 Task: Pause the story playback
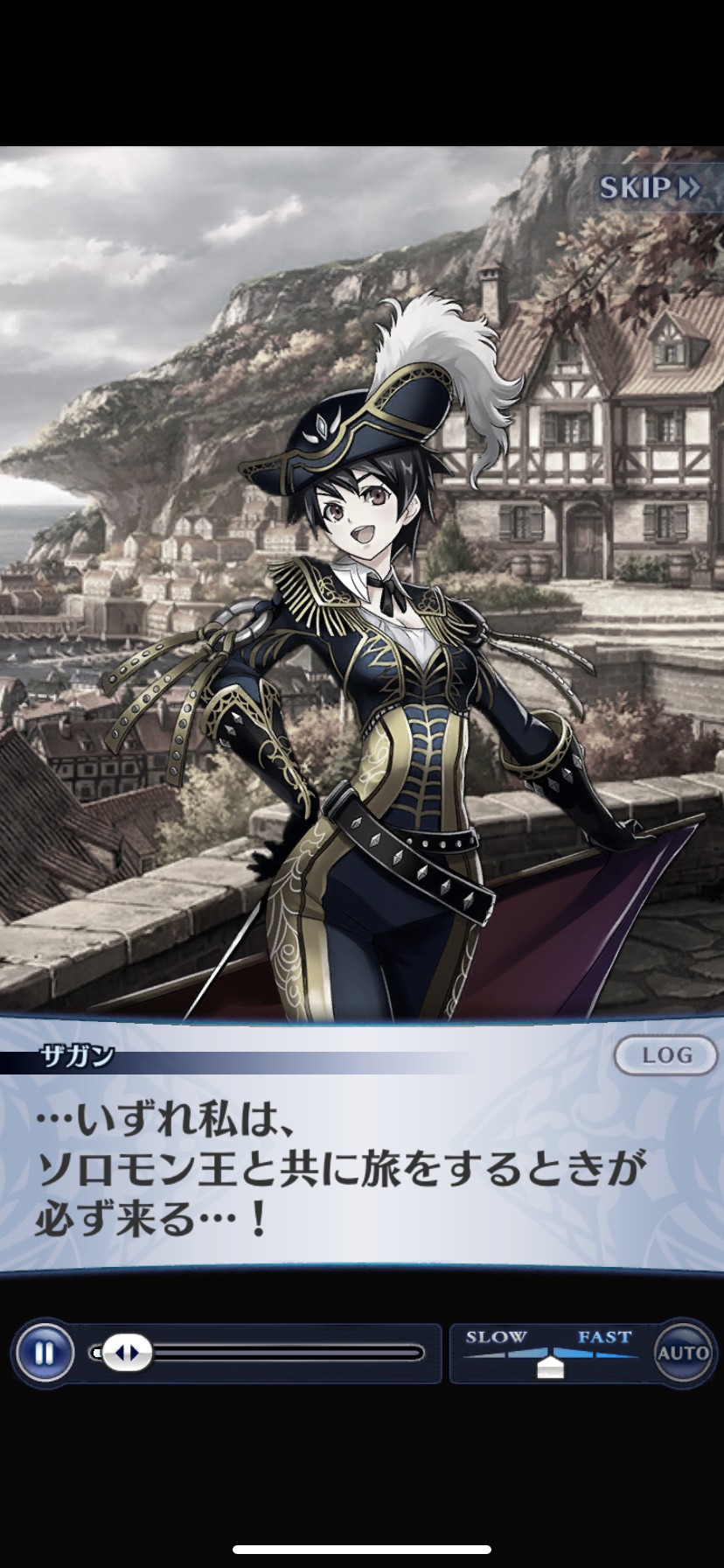pos(44,1354)
